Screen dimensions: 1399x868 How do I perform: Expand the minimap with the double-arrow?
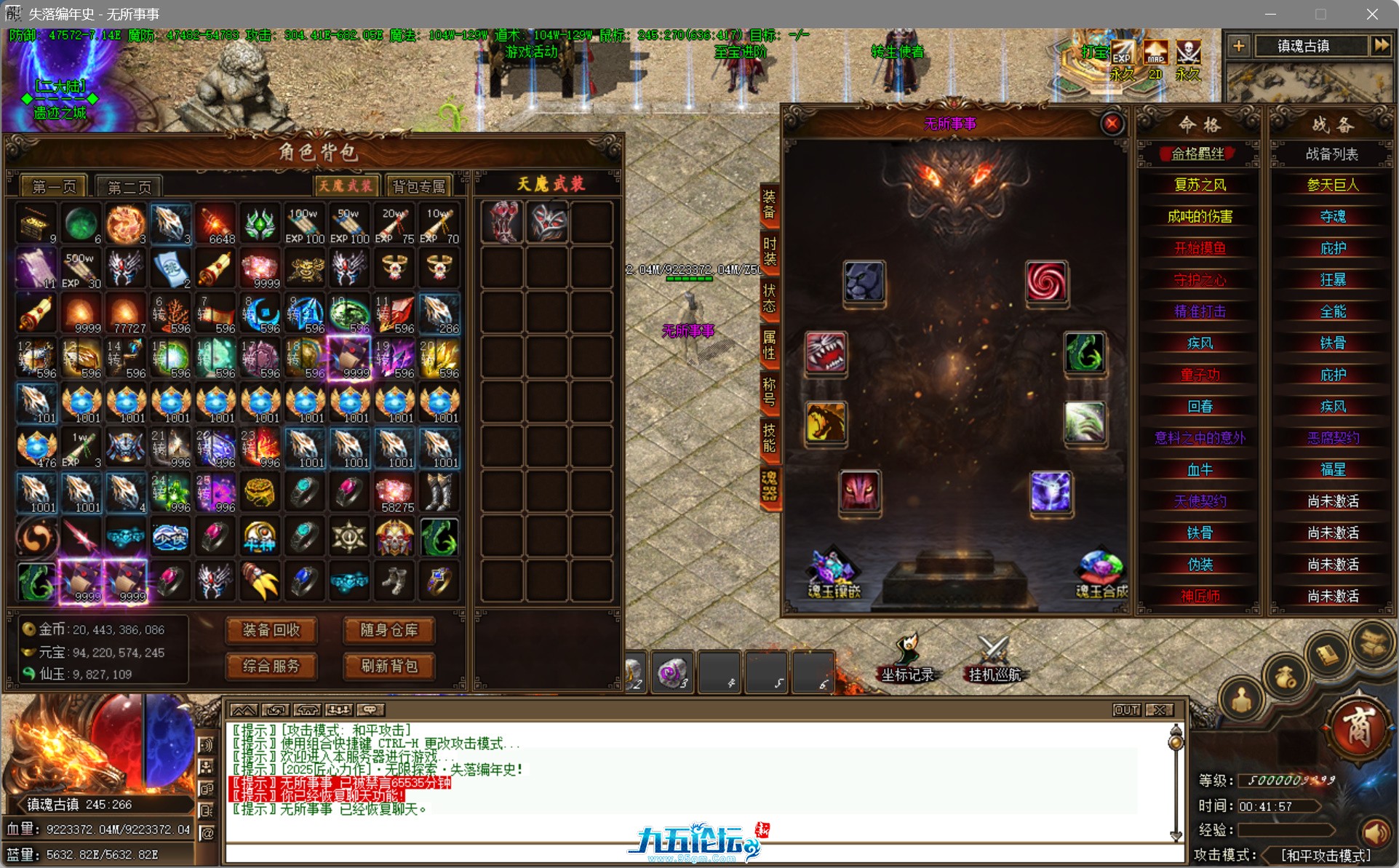coord(1382,46)
